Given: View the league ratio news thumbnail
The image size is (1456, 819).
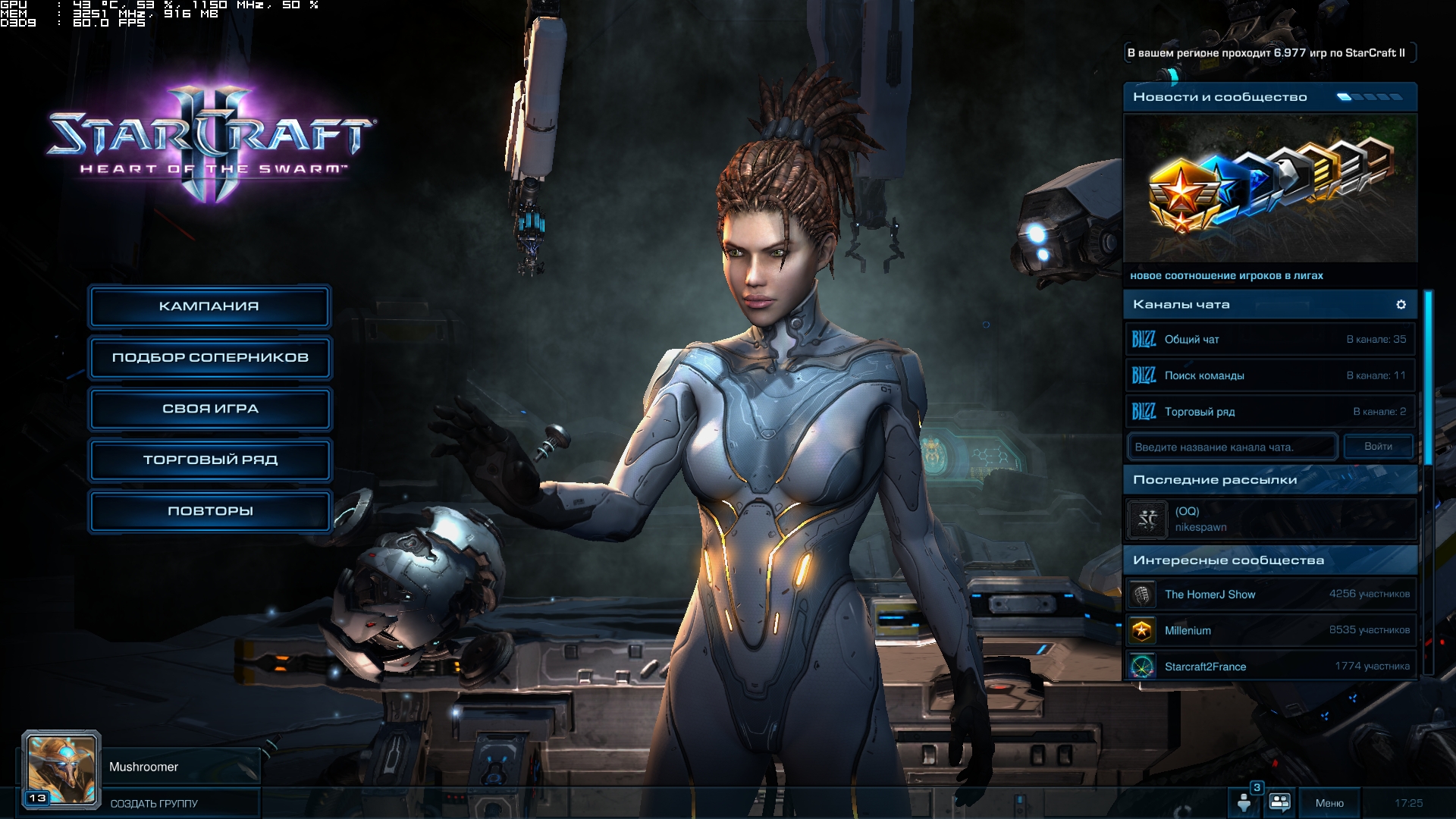Looking at the screenshot, I should tap(1269, 188).
